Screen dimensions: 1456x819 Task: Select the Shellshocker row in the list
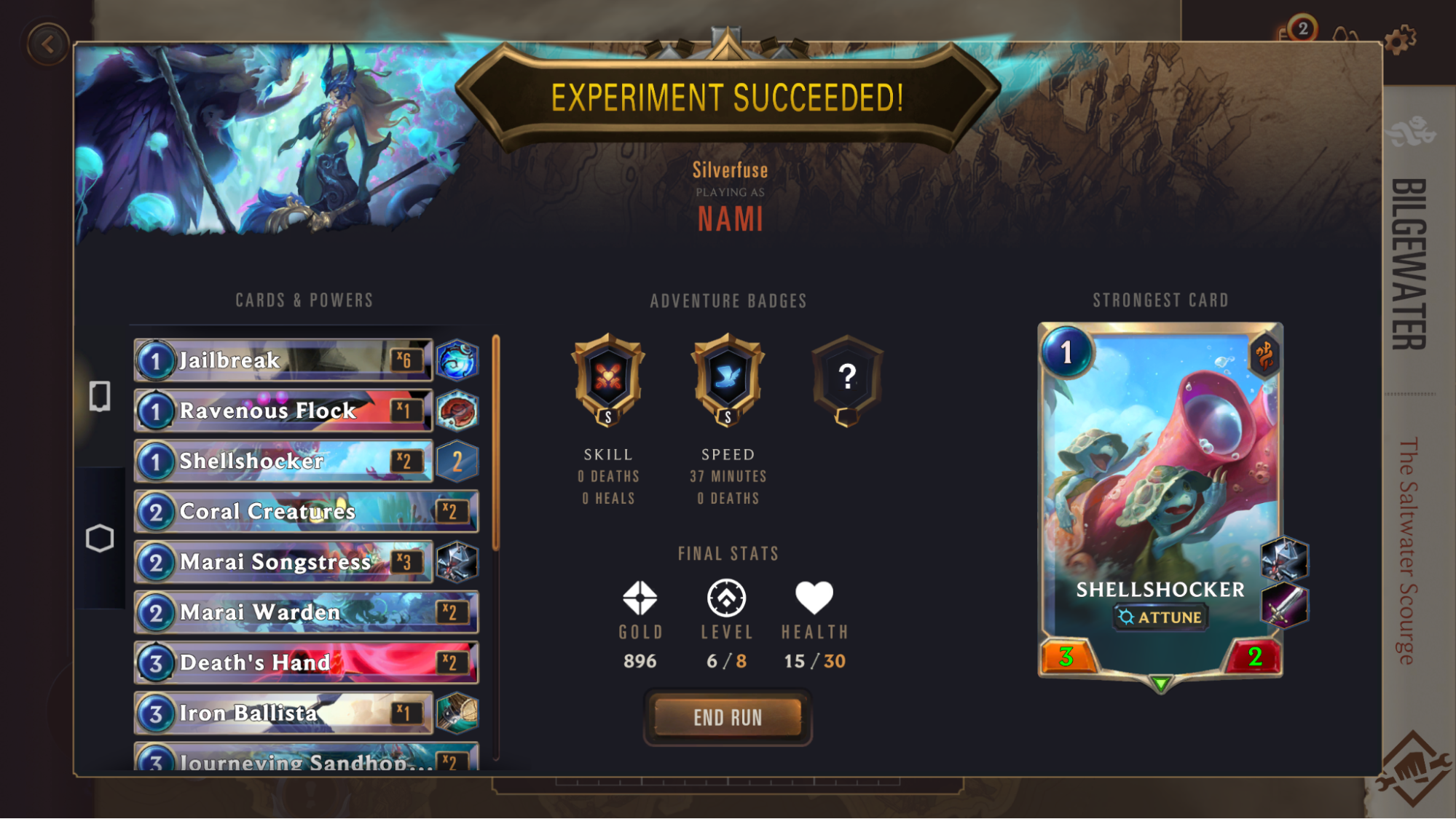pyautogui.click(x=283, y=461)
